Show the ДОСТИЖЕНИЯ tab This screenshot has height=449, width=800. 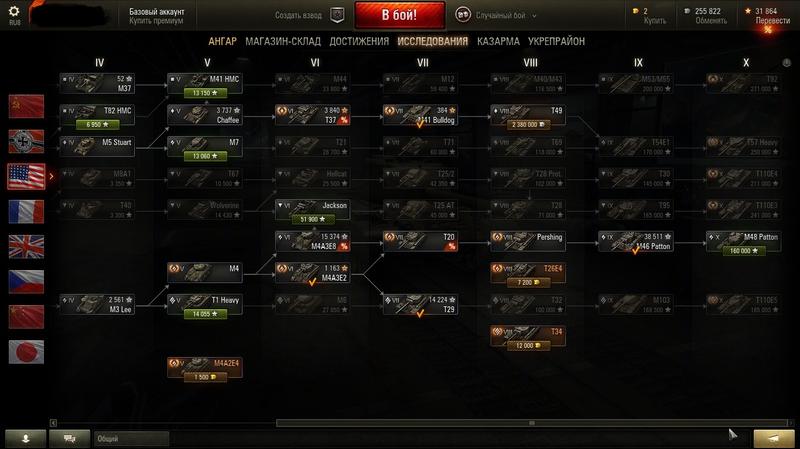pyautogui.click(x=359, y=41)
